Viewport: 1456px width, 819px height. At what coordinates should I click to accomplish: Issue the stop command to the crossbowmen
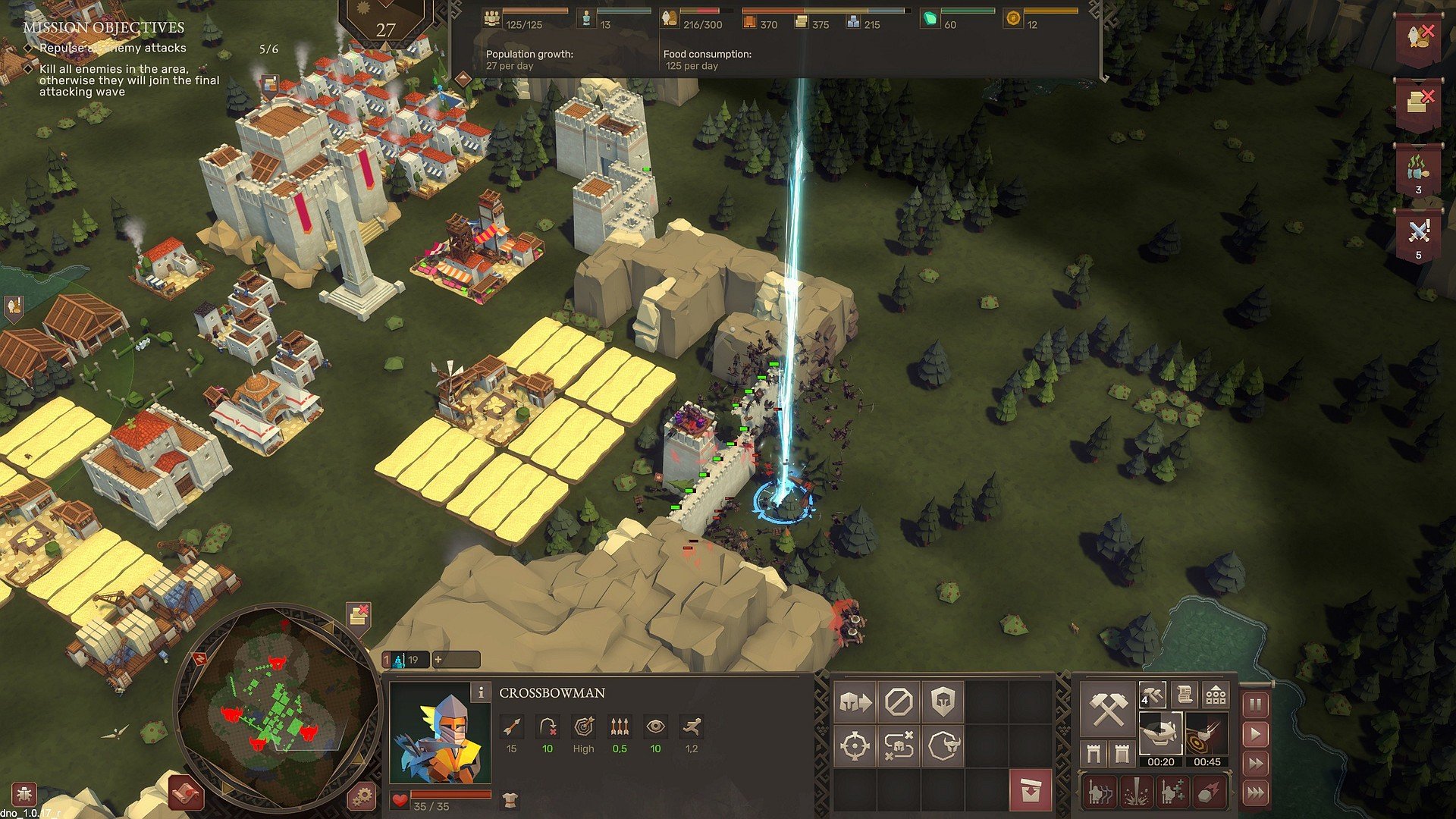[x=899, y=701]
